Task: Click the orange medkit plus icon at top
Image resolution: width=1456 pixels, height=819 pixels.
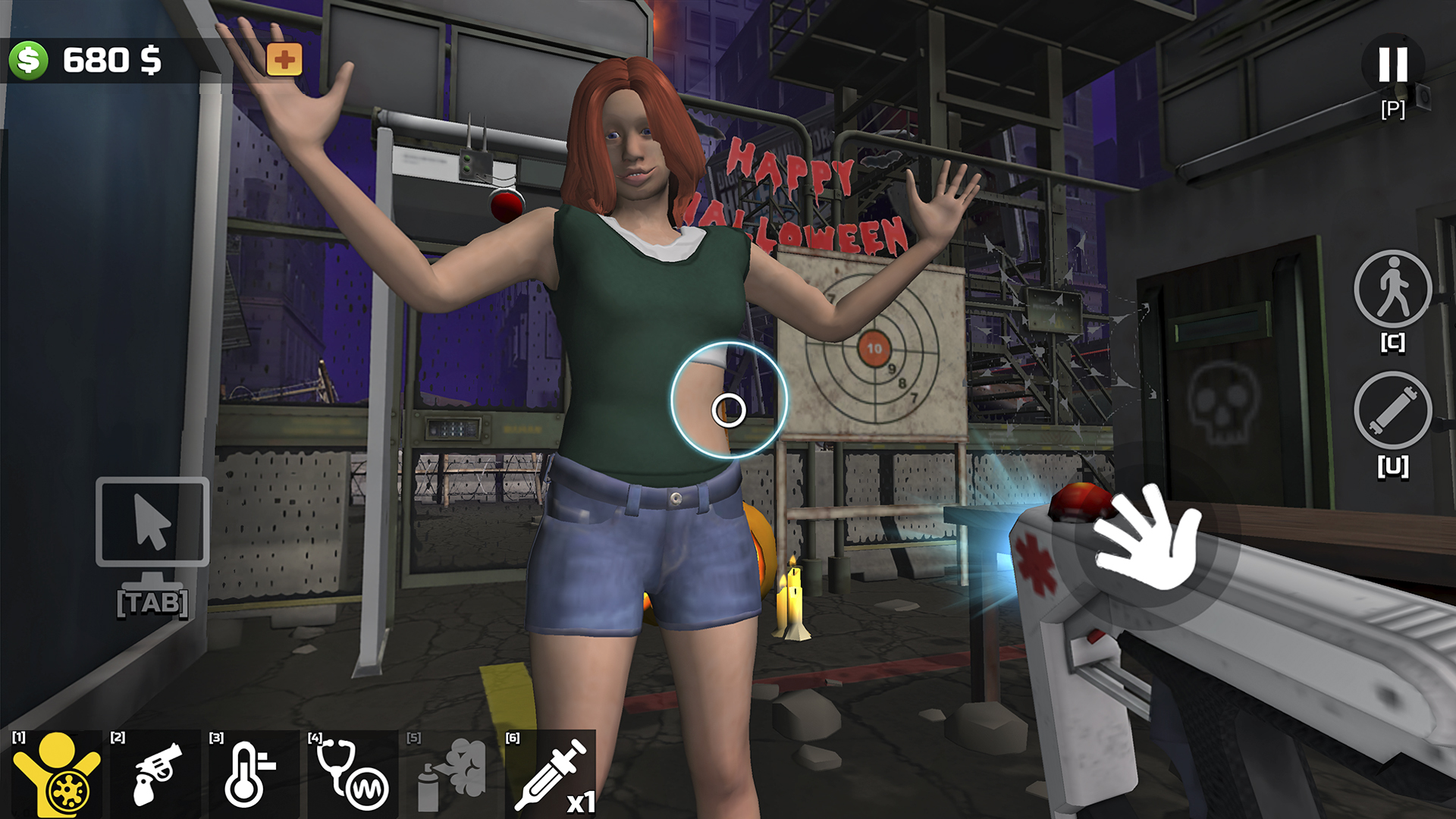Action: (284, 58)
